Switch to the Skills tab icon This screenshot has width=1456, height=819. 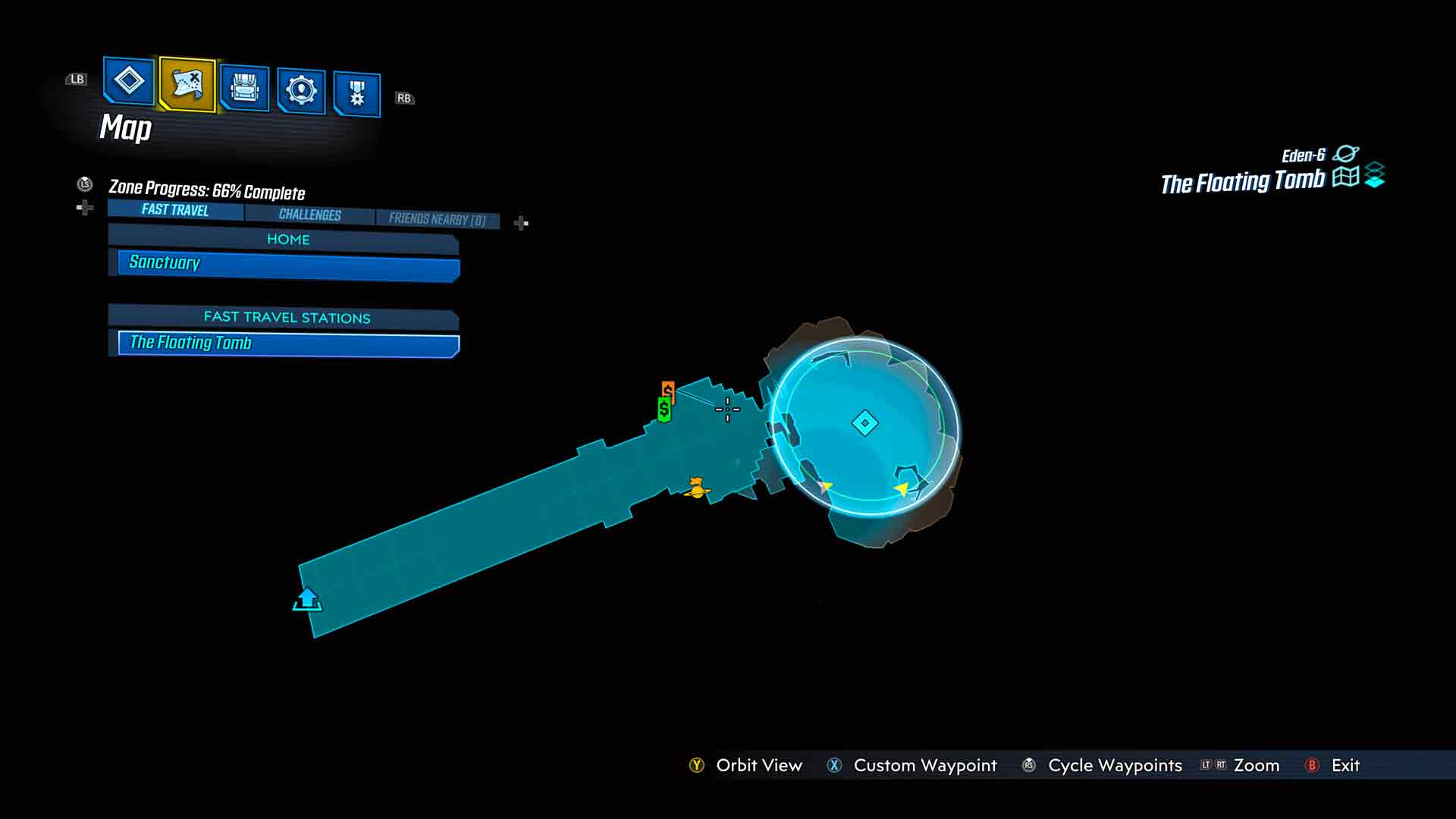click(x=301, y=91)
